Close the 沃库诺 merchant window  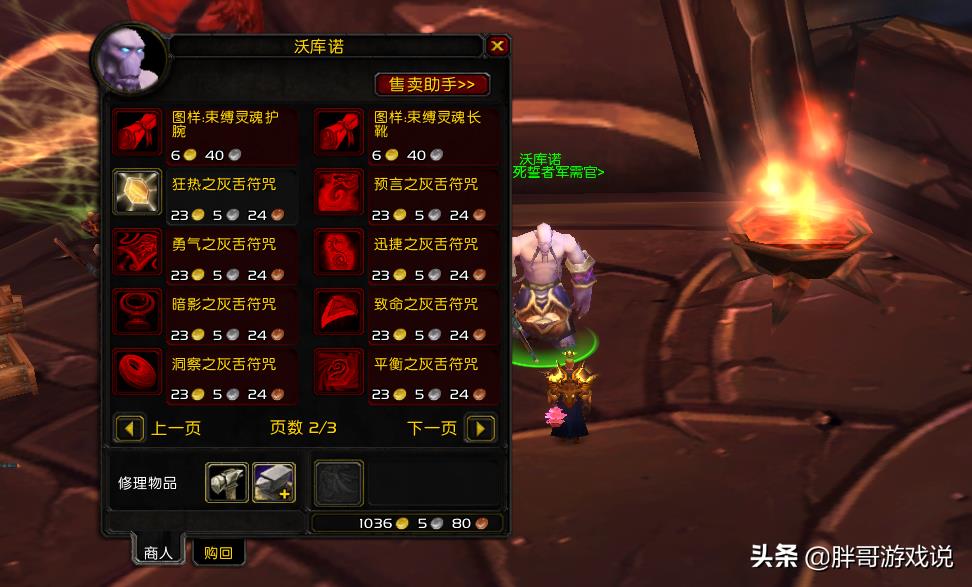[497, 46]
